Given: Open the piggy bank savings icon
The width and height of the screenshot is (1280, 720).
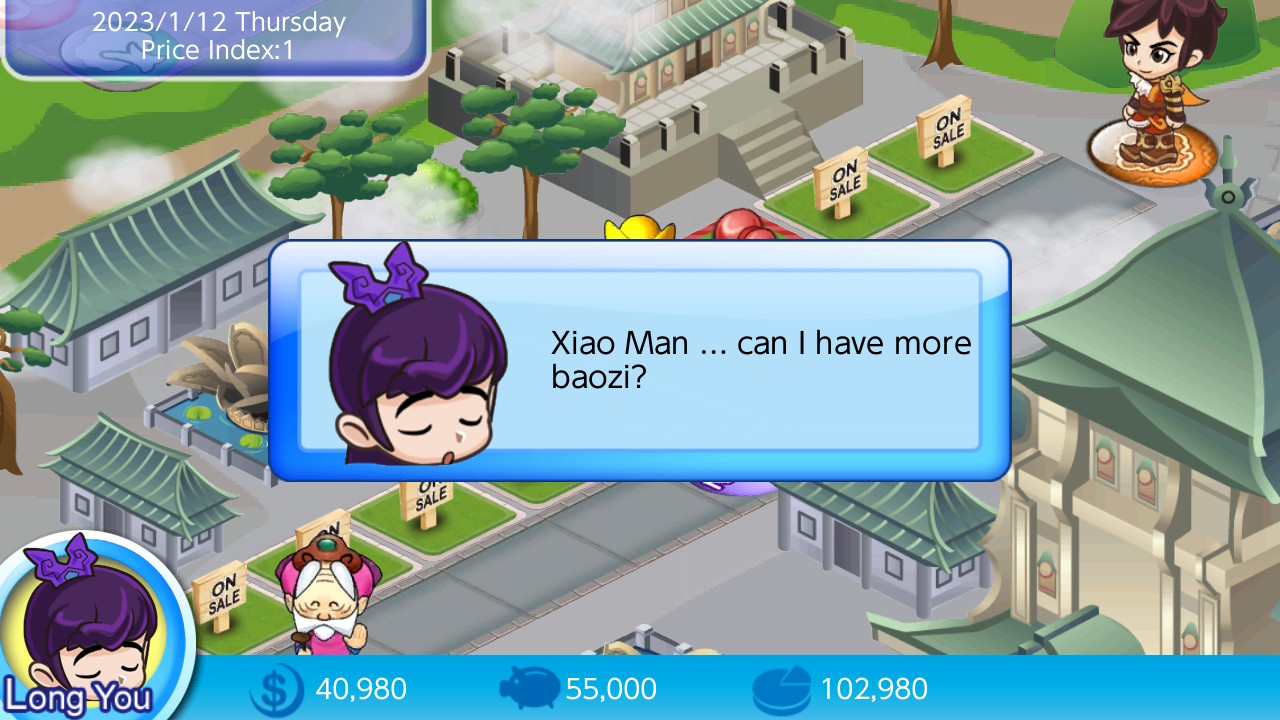Looking at the screenshot, I should coord(530,688).
